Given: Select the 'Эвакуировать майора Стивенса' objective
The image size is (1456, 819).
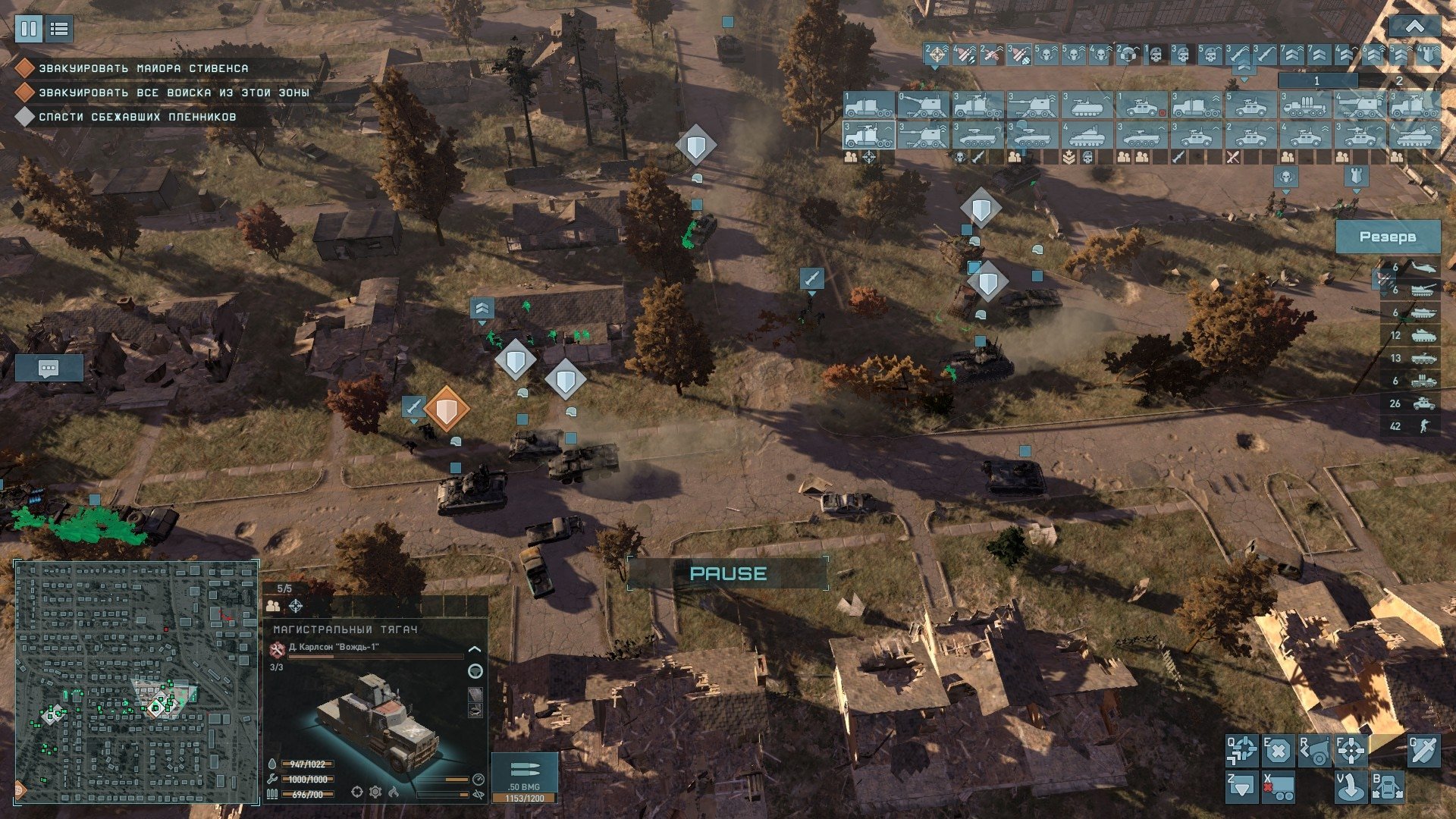Looking at the screenshot, I should coord(143,68).
